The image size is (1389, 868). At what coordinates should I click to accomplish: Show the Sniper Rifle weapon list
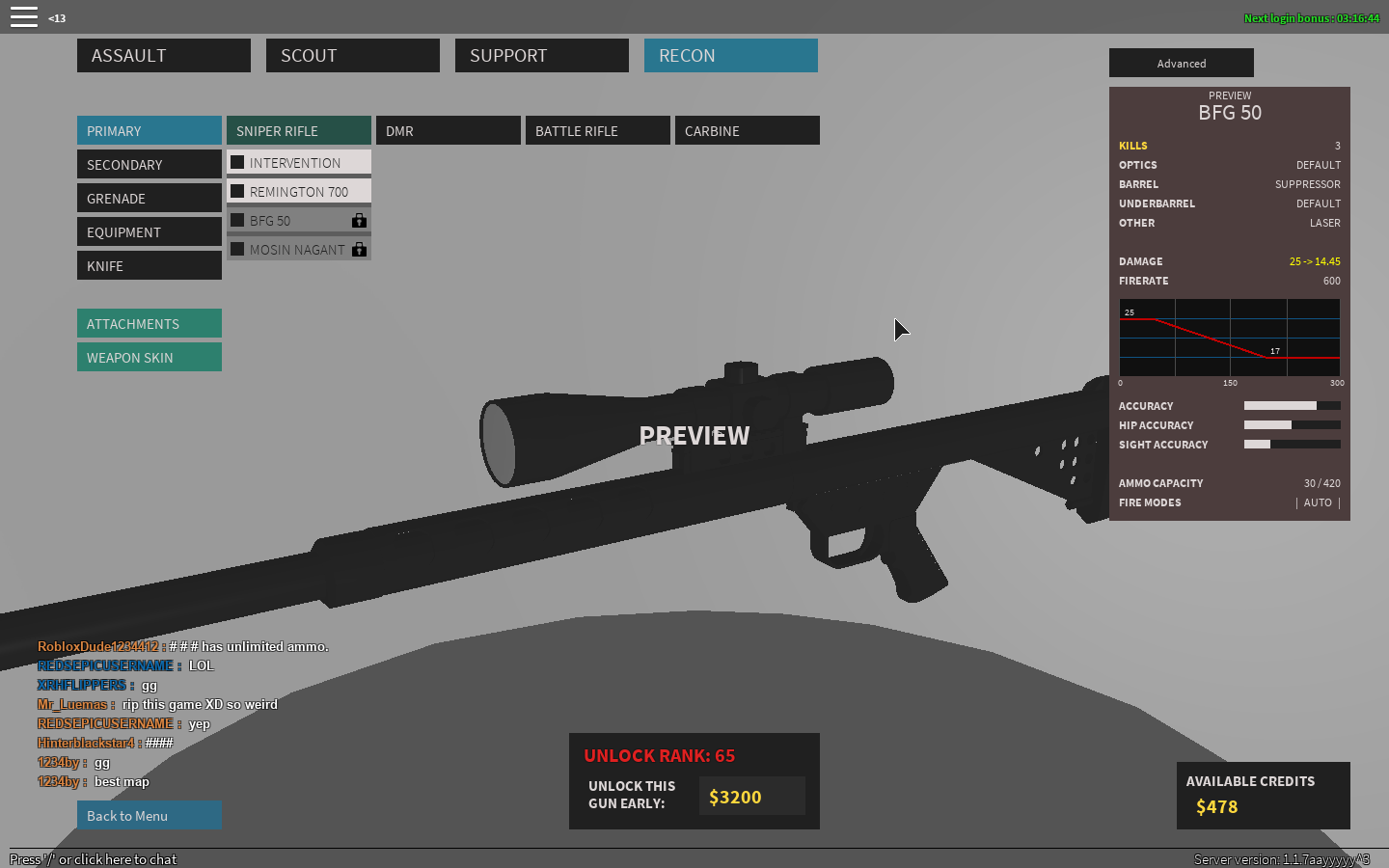point(298,131)
